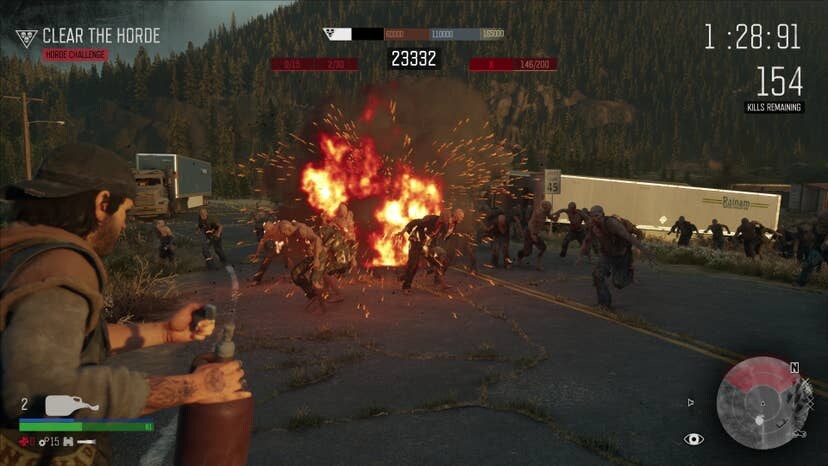The width and height of the screenshot is (828, 466).
Task: Select the Clear the Horde objective tracker
Action: click(88, 37)
